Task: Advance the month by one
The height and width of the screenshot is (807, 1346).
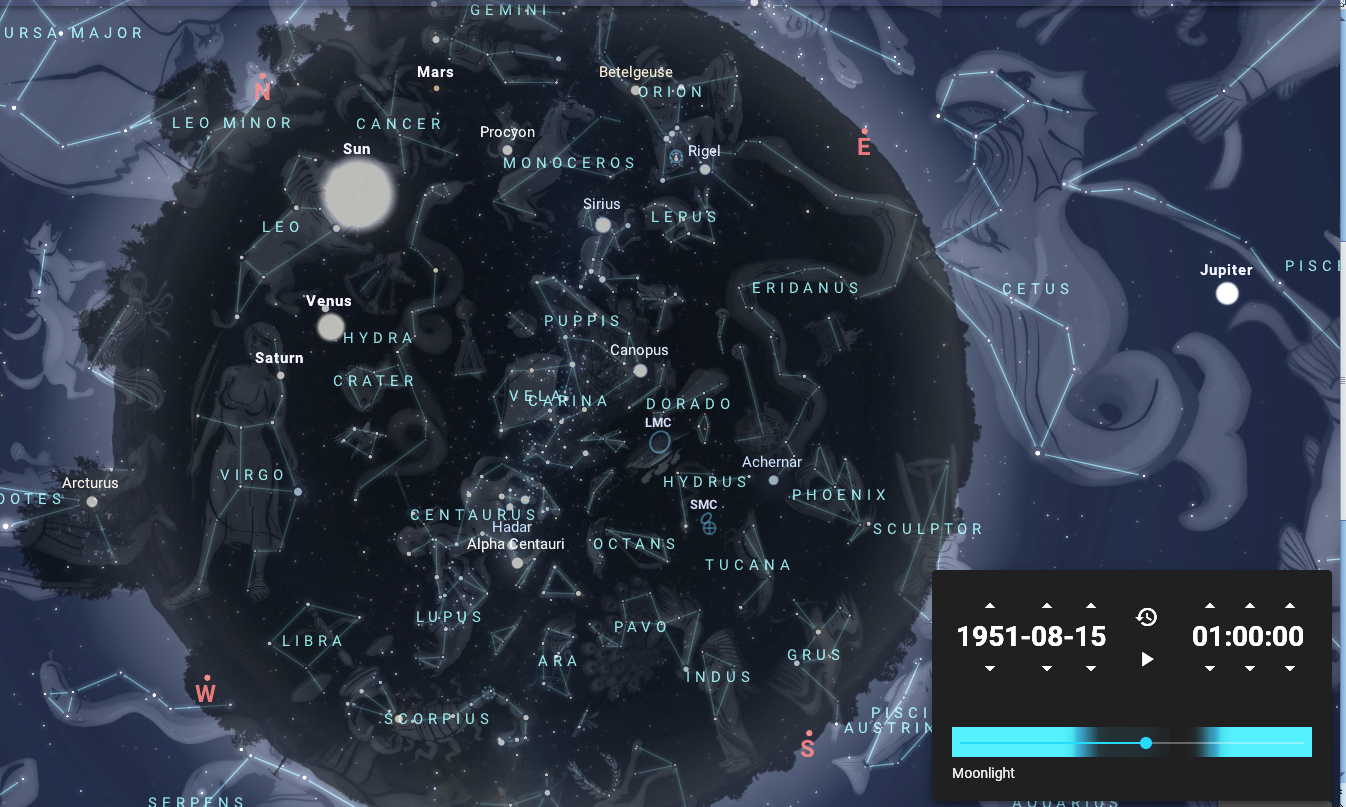Action: 1047,606
